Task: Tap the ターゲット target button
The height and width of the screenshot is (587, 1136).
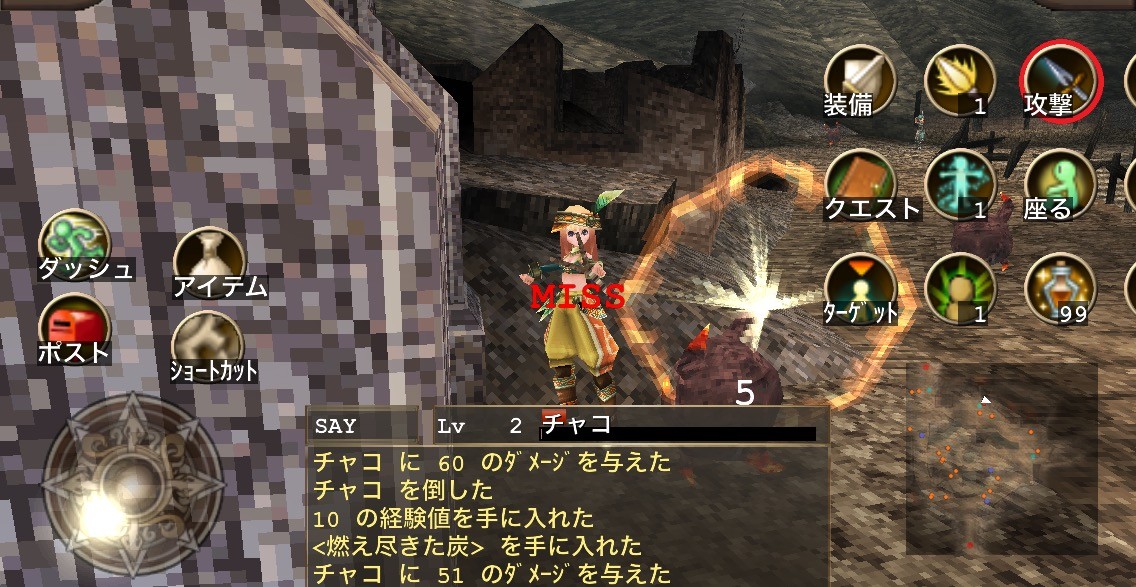Action: [x=859, y=289]
